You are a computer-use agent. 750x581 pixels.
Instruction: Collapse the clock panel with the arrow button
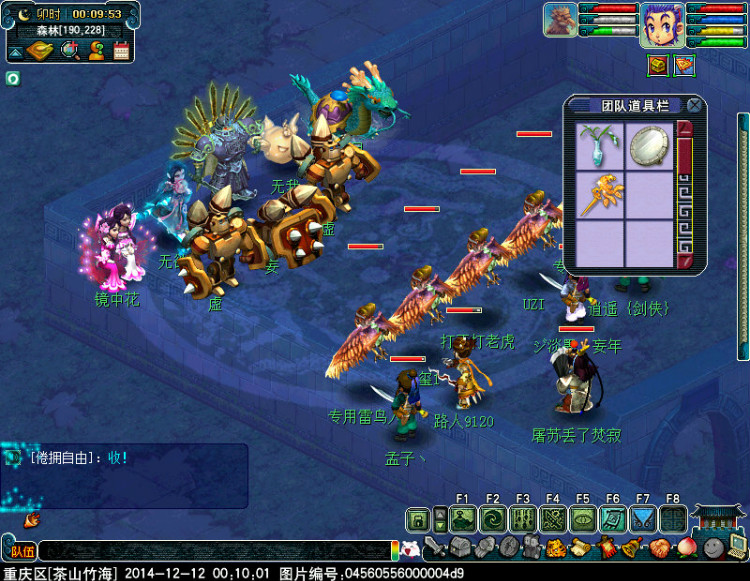coord(17,50)
